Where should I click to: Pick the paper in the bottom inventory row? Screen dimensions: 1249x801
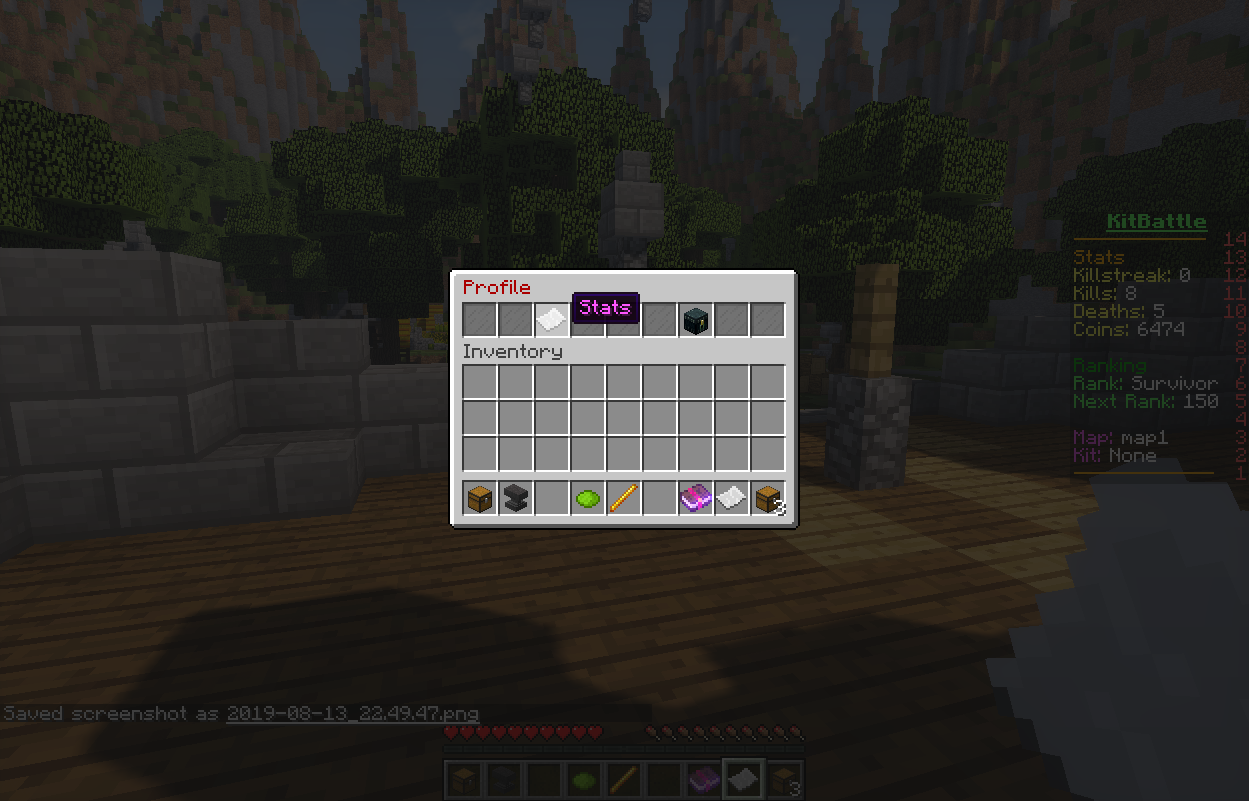[731, 497]
